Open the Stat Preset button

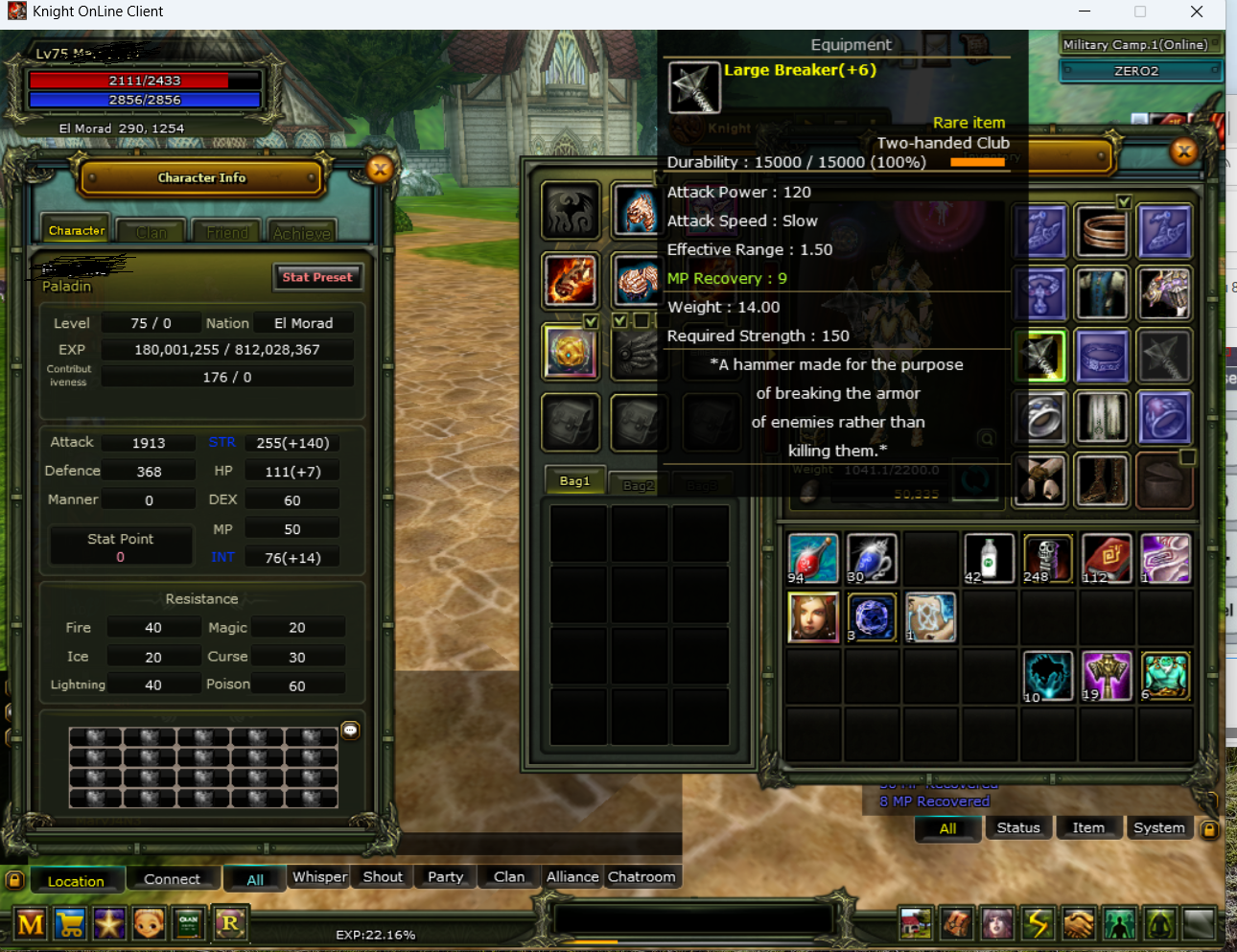pyautogui.click(x=317, y=277)
